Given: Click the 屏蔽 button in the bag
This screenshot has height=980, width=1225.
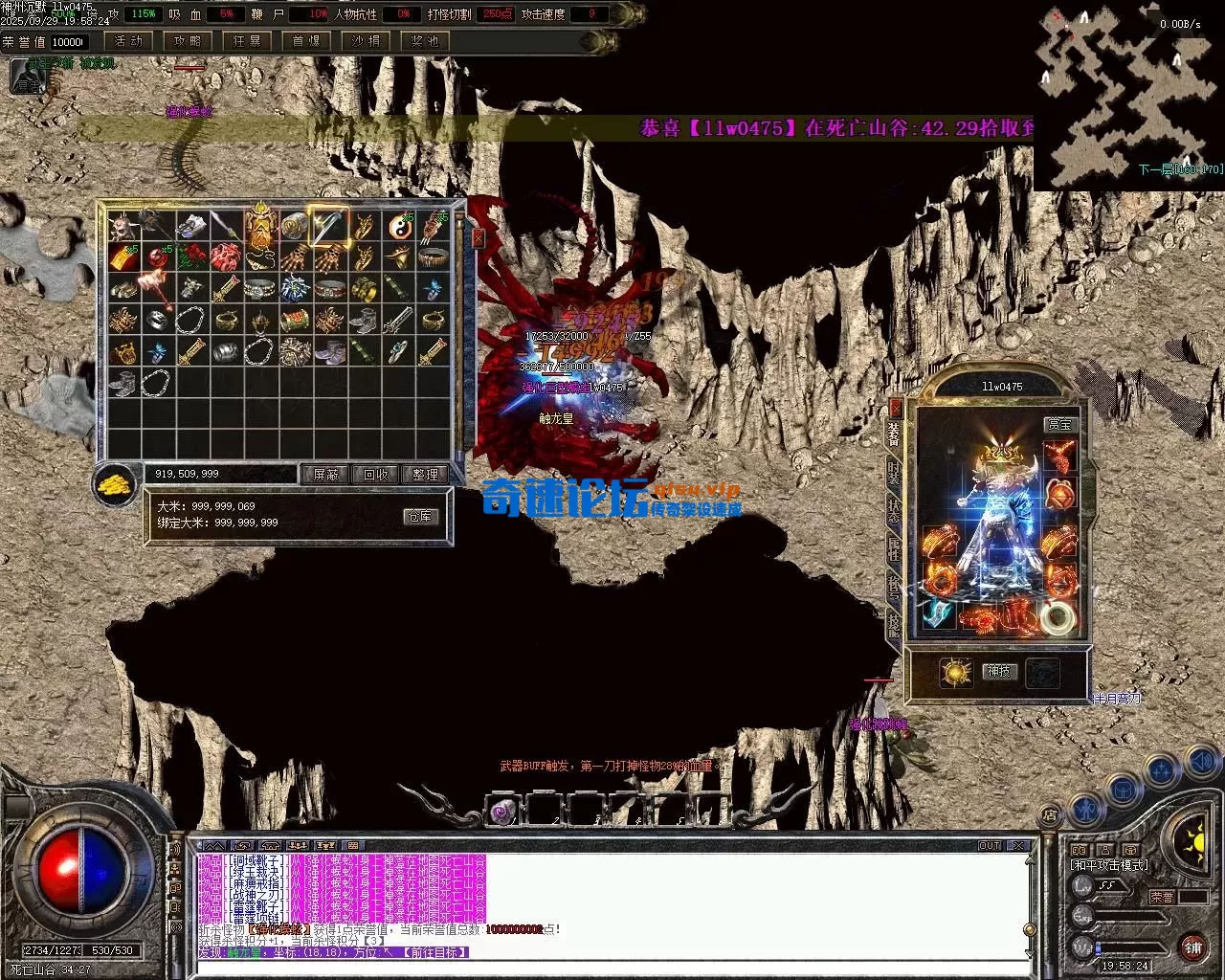Looking at the screenshot, I should [x=326, y=475].
